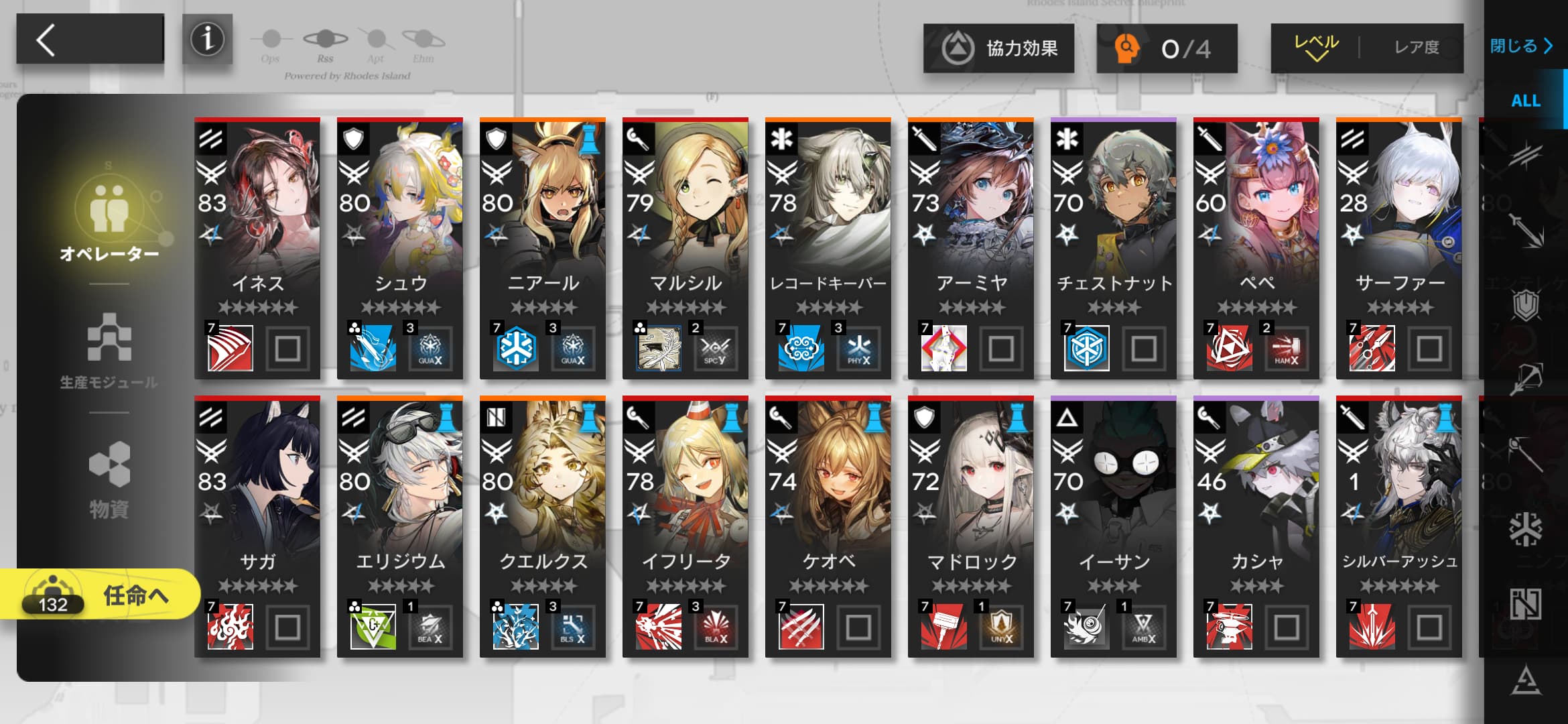
Task: Open the 協力効果 panel
Action: pyautogui.click(x=998, y=48)
